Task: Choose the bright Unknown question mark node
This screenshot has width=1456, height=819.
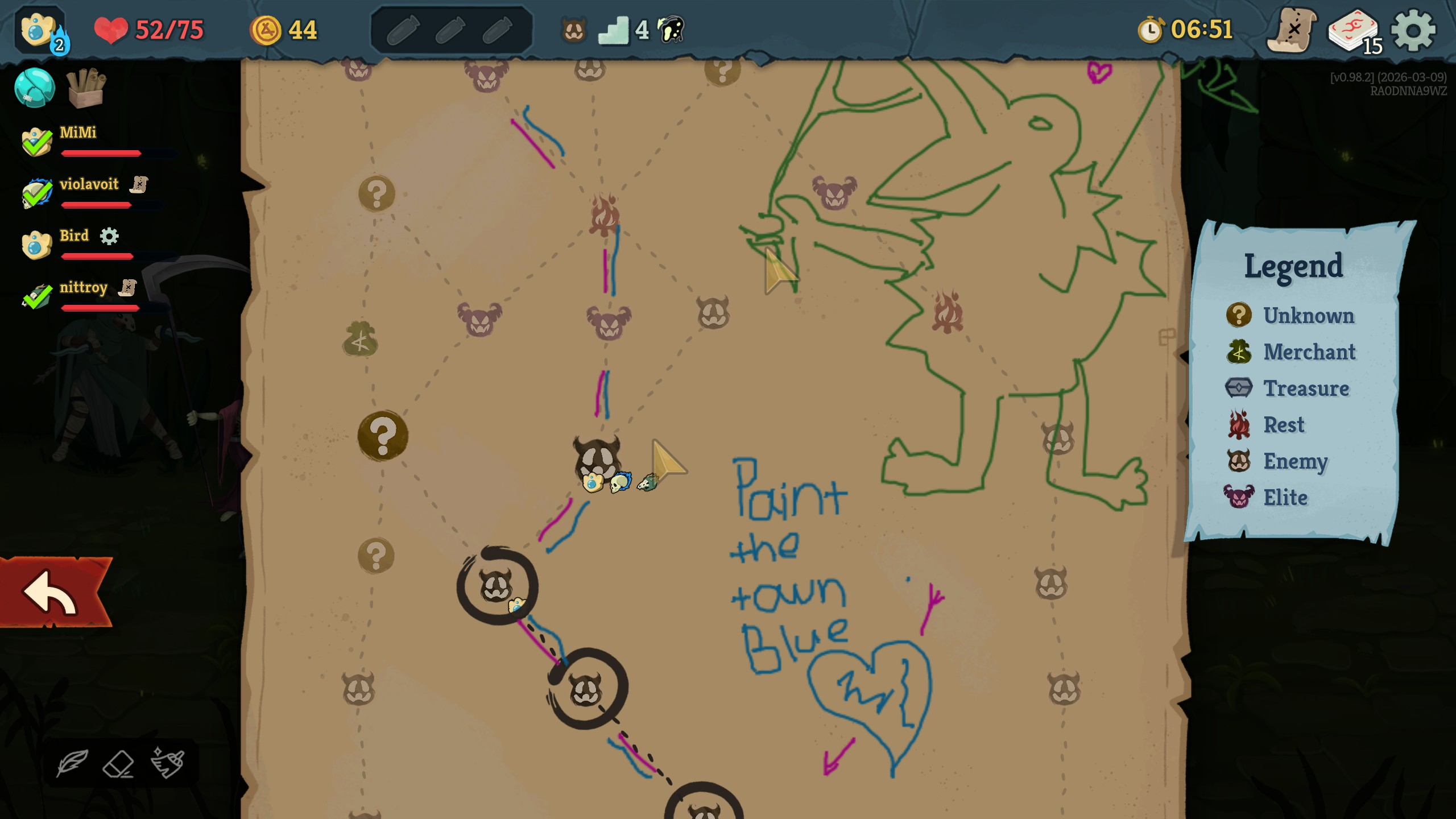Action: coord(383,436)
